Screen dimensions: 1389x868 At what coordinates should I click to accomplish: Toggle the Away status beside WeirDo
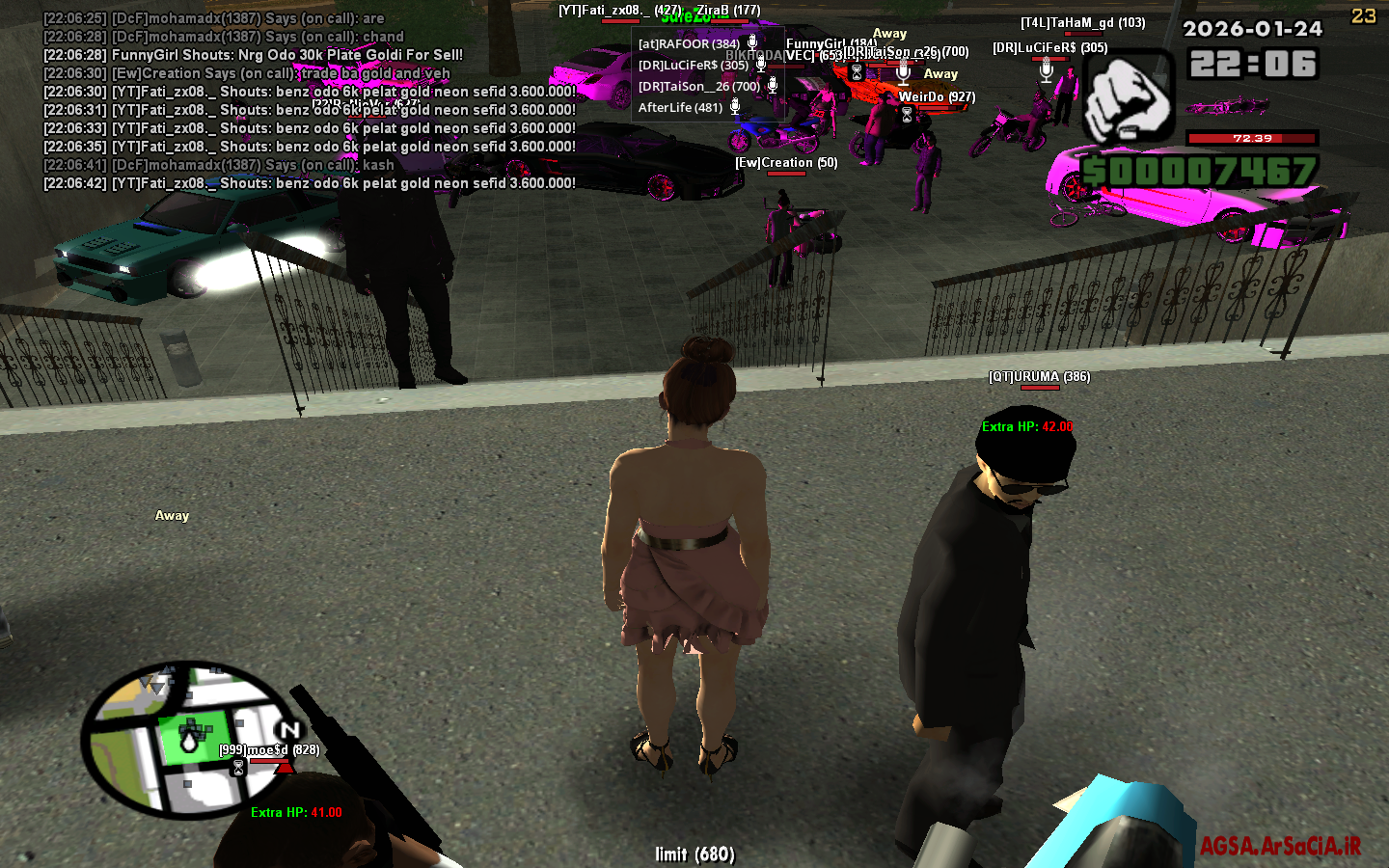940,74
